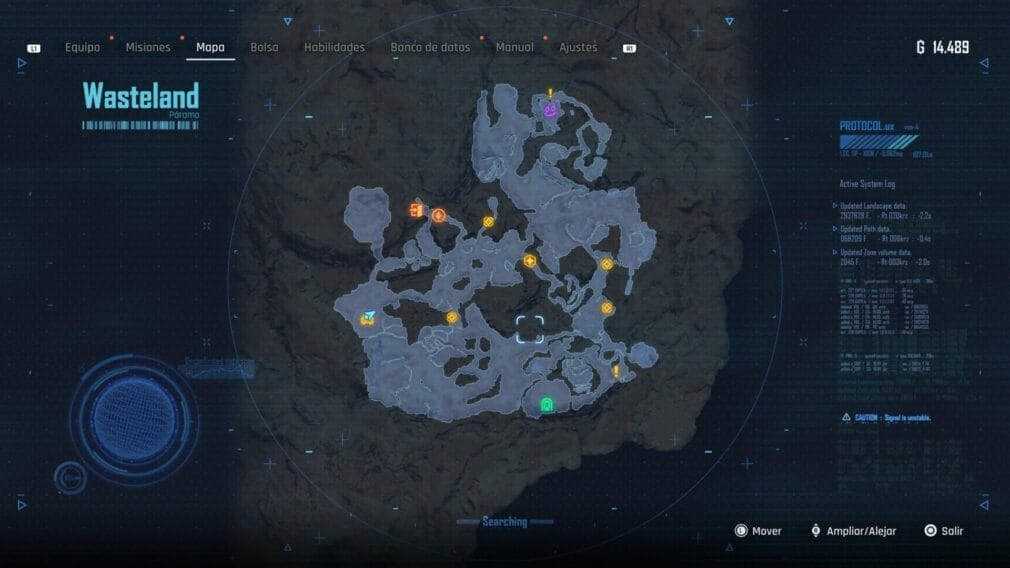Open the Bolsa tab

pyautogui.click(x=264, y=47)
